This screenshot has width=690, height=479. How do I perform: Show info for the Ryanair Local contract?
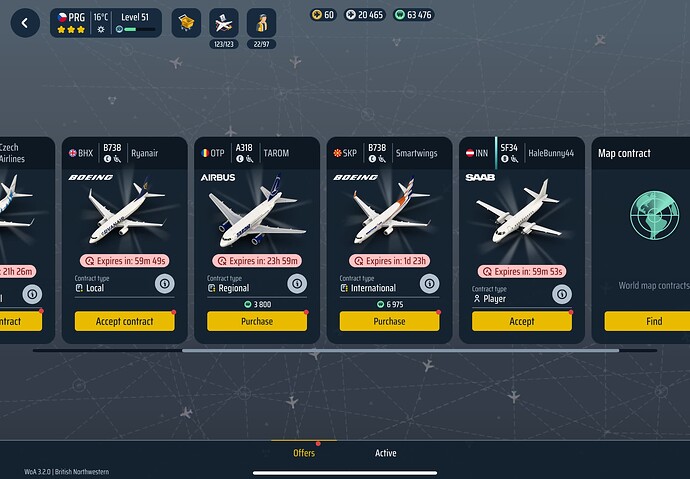coord(164,284)
